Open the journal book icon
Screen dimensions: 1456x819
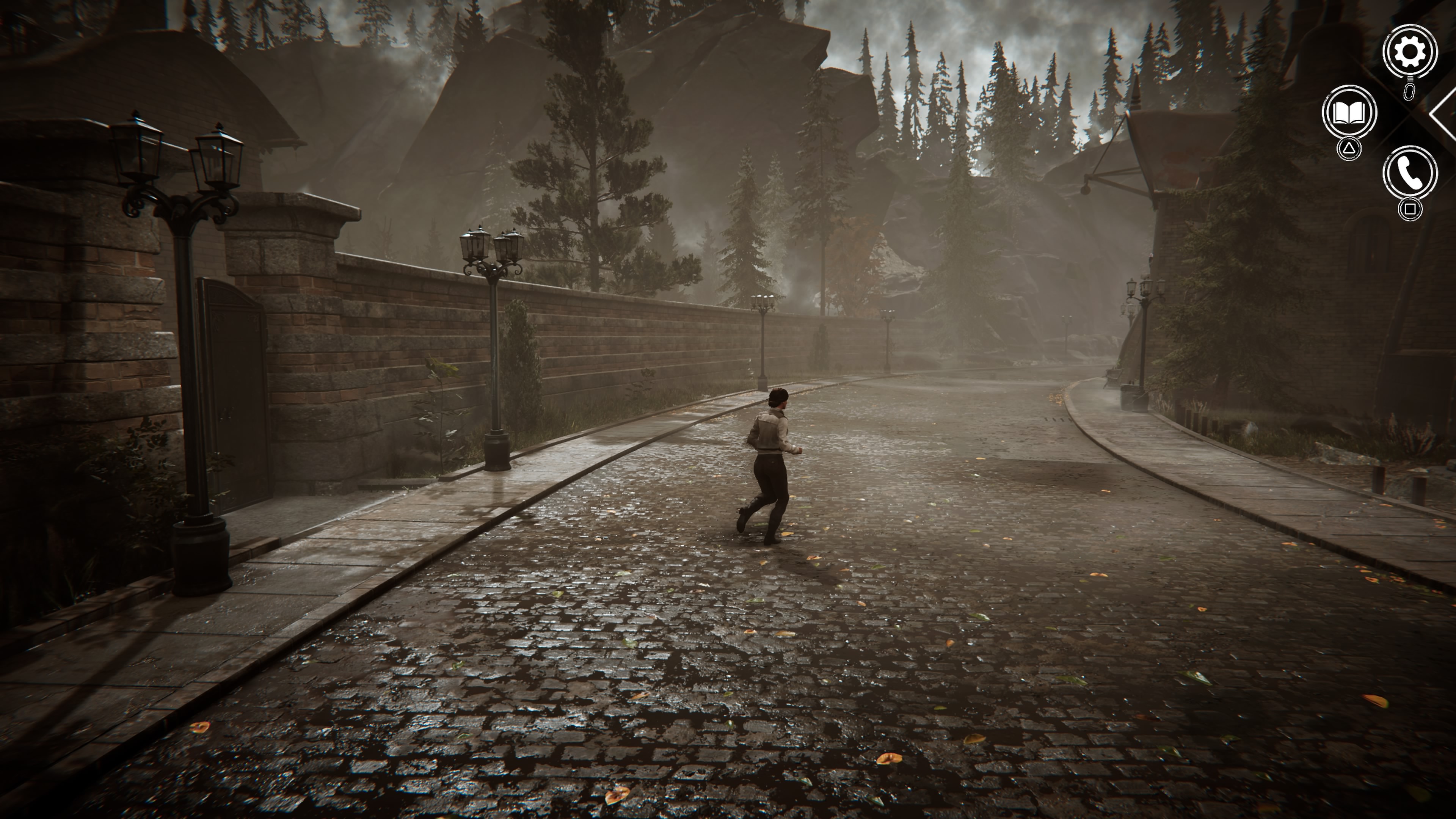(x=1349, y=113)
